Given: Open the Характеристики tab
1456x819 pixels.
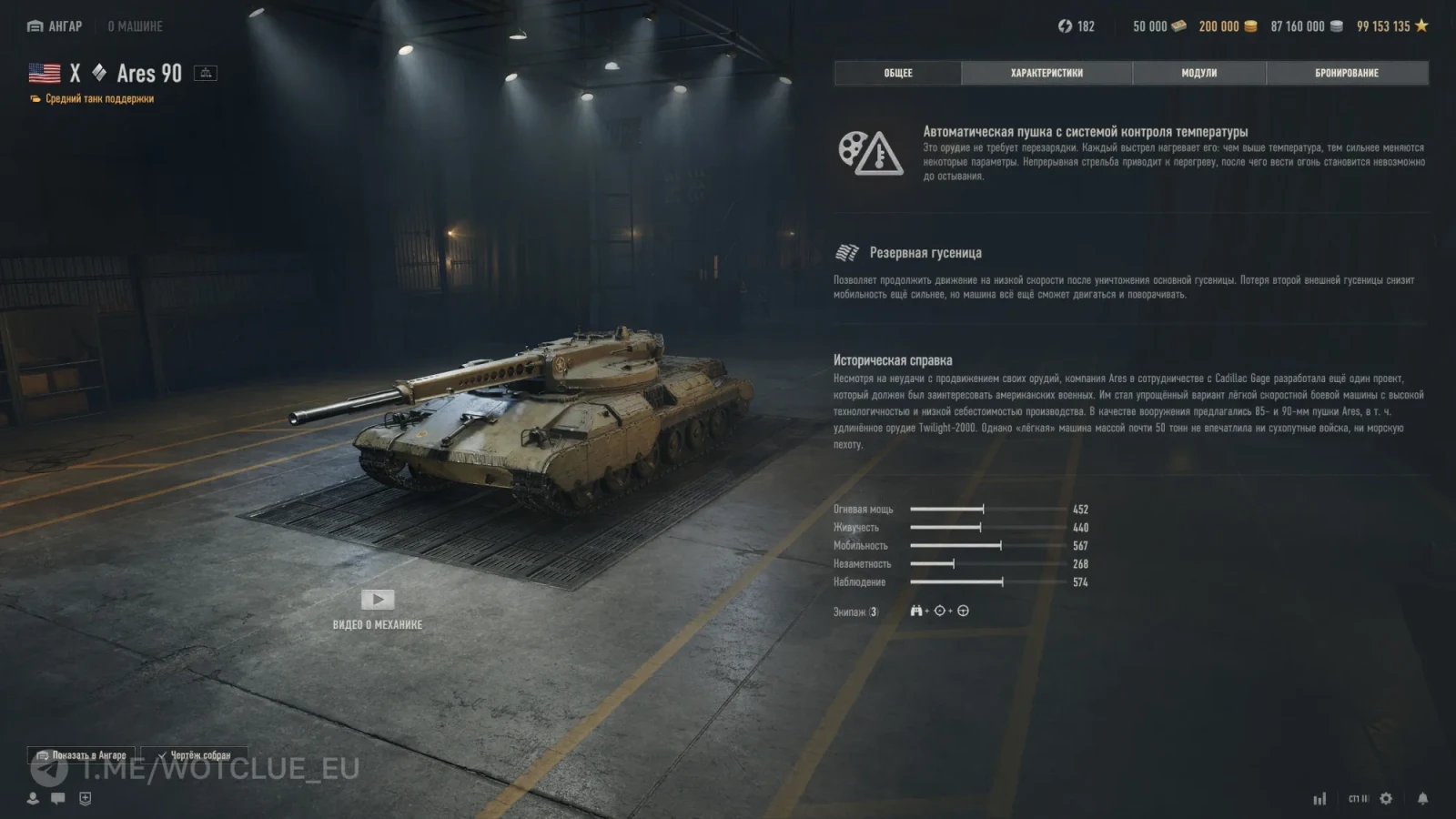Looking at the screenshot, I should pos(1046,73).
